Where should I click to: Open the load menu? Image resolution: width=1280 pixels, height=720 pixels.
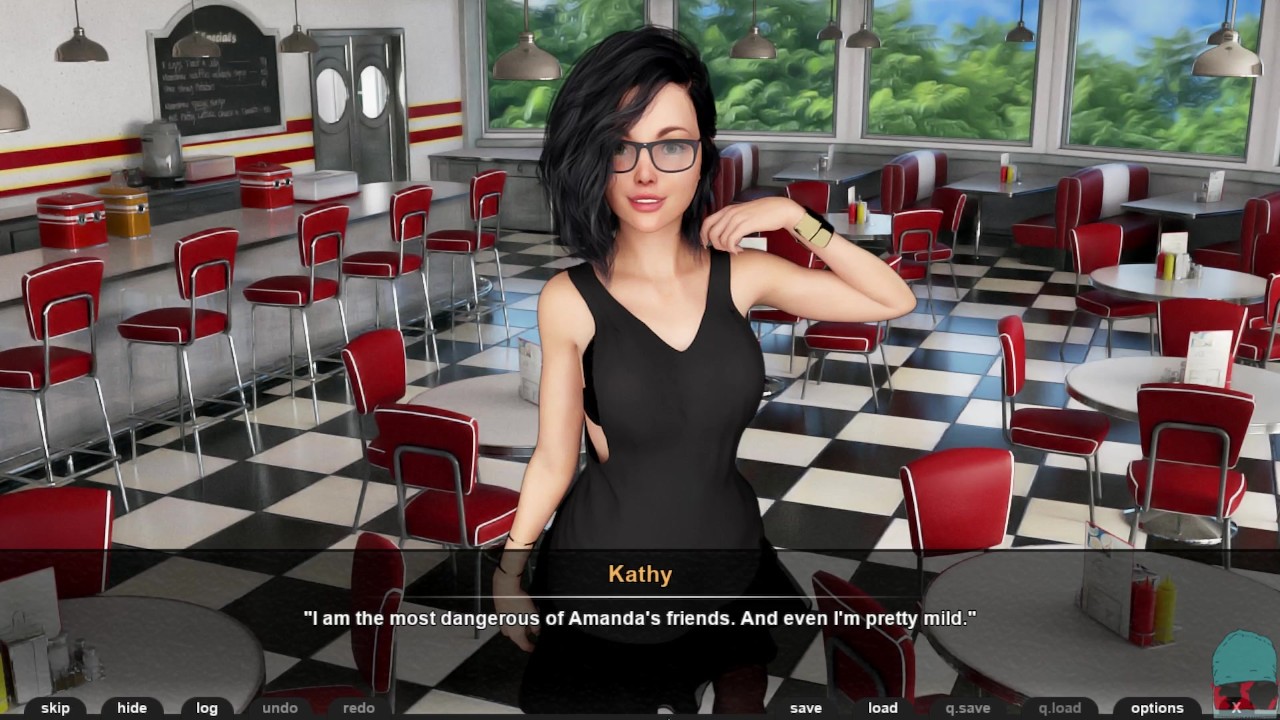point(882,708)
